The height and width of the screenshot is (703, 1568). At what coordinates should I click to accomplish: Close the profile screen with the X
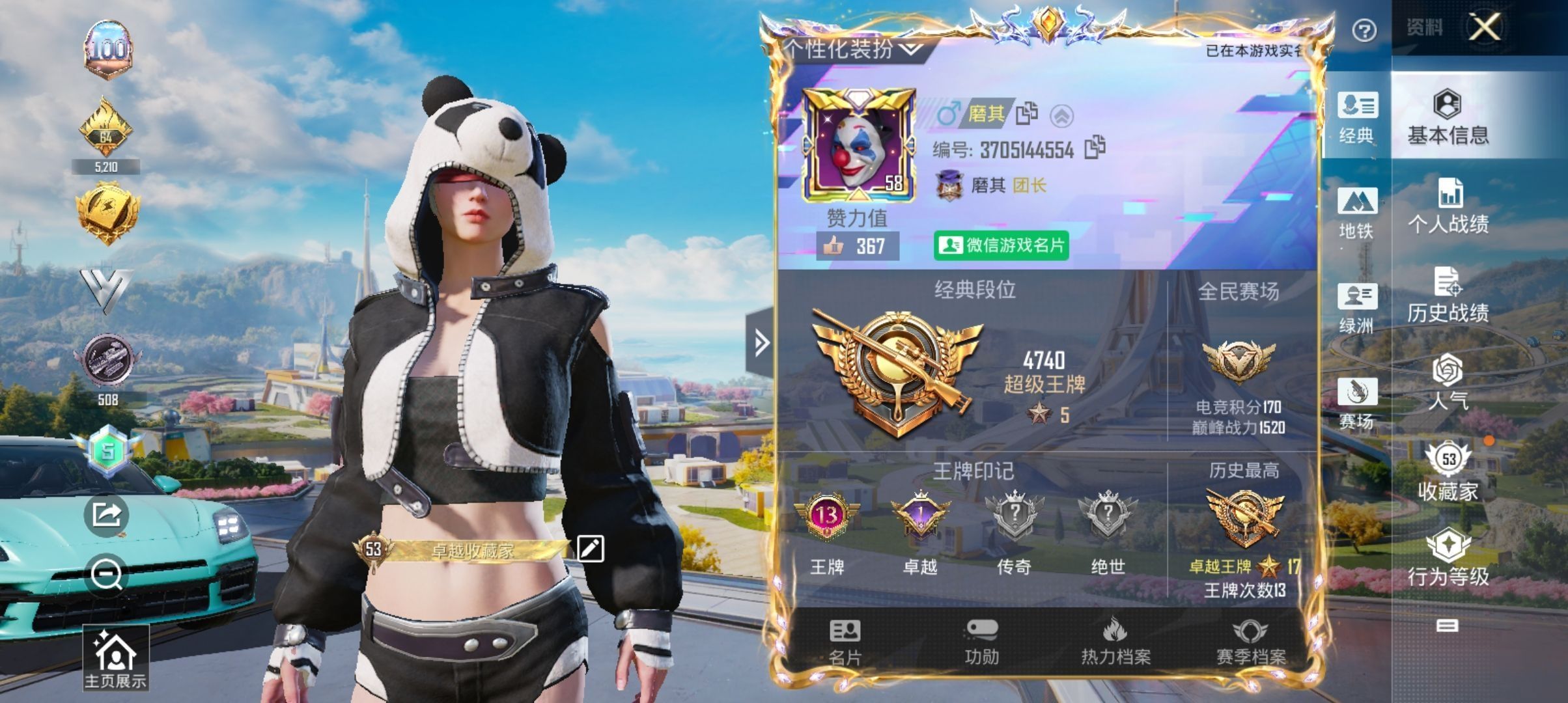tap(1484, 27)
